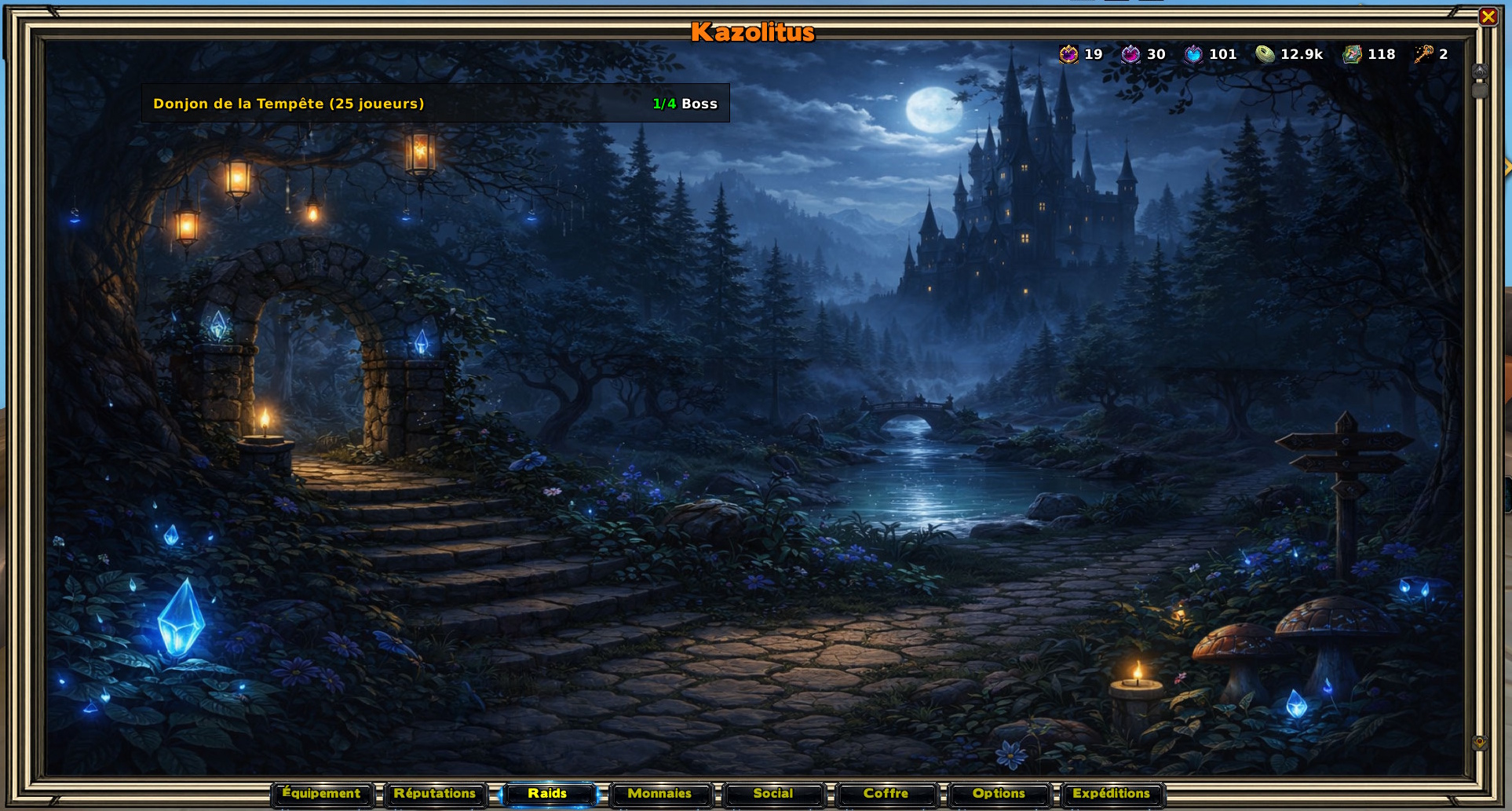Click the pink gem crest currency icon
The image size is (1512, 811).
pos(1130,54)
